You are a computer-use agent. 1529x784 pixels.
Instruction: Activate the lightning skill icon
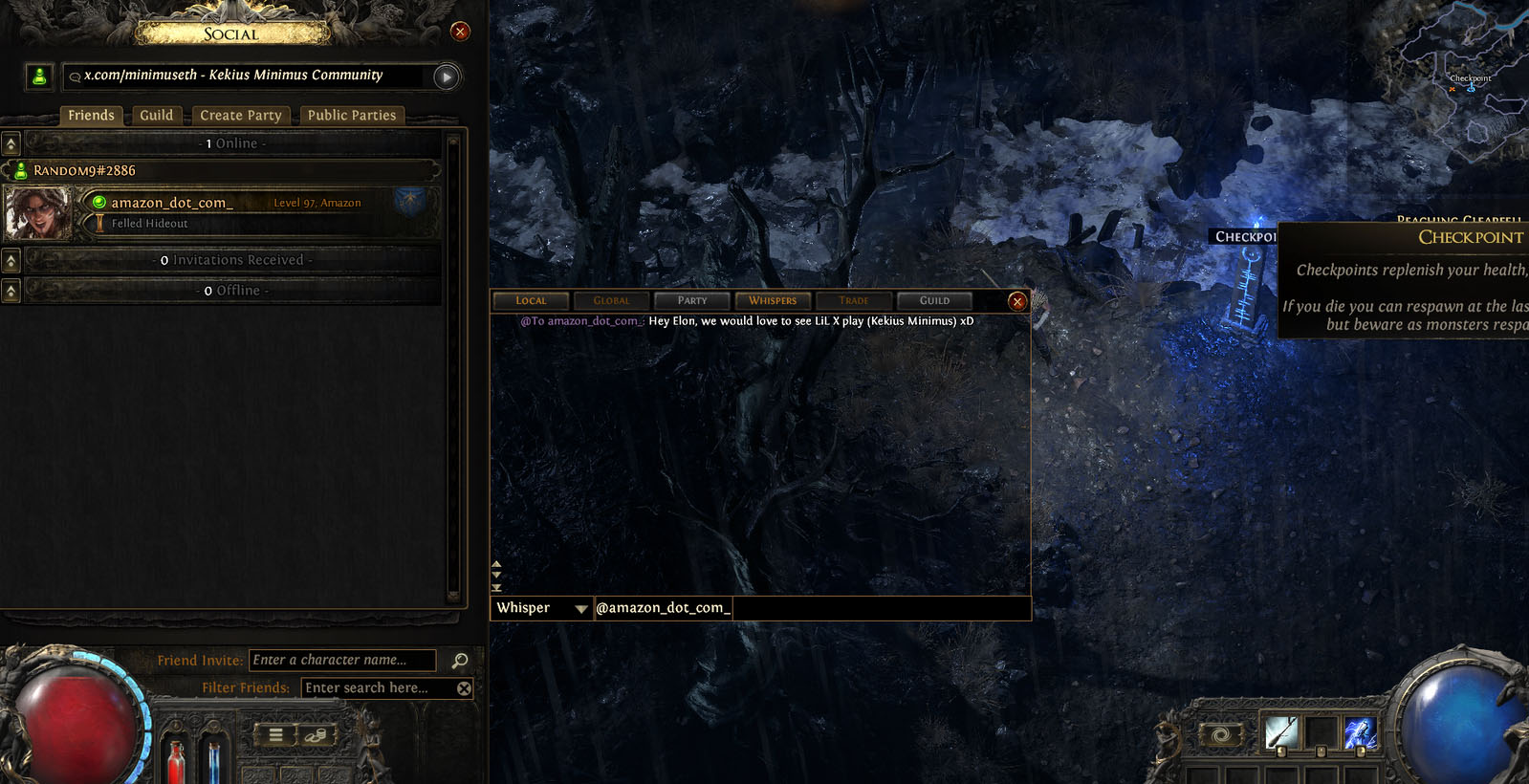tap(1360, 733)
